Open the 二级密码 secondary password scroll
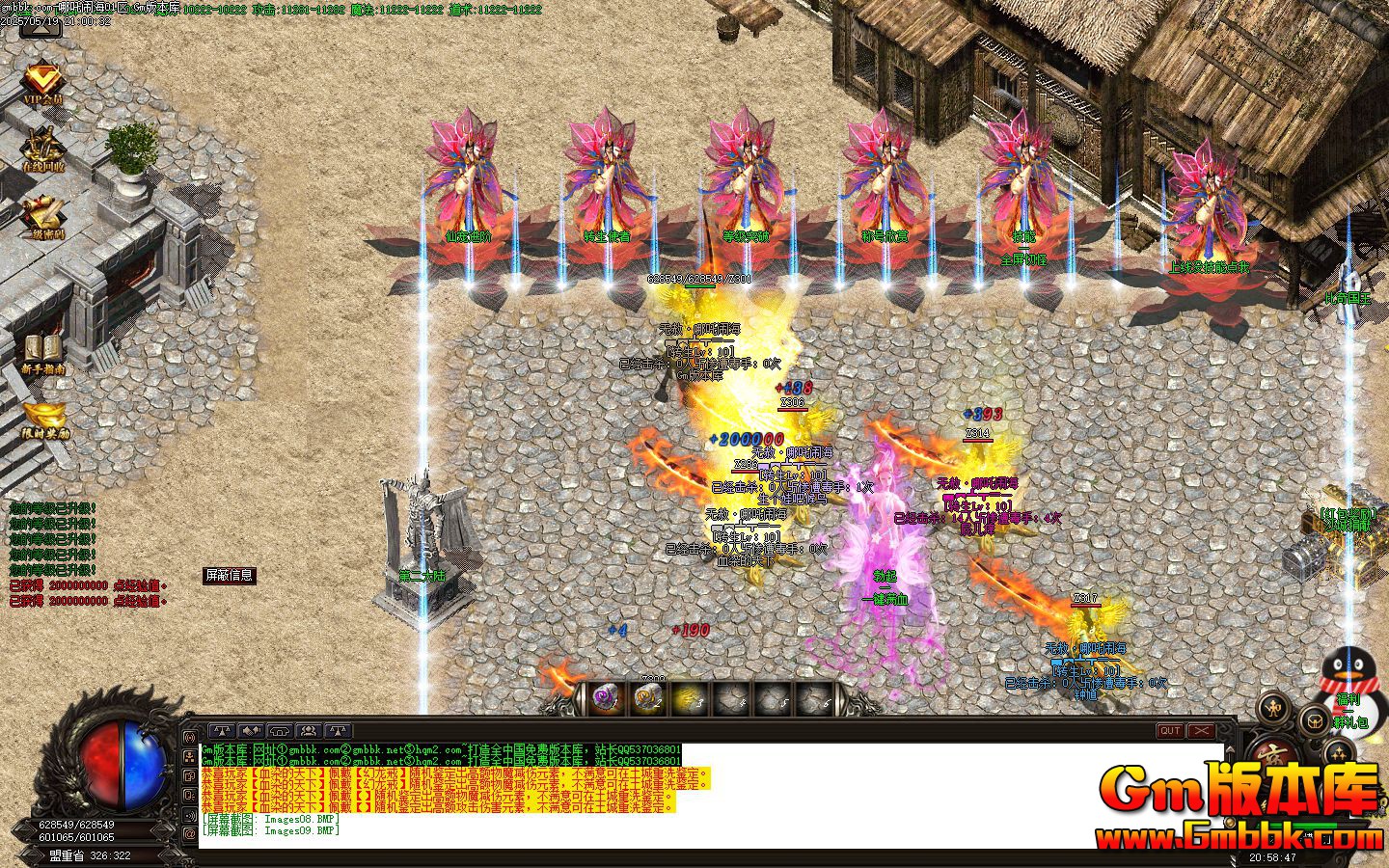The image size is (1389, 868). pyautogui.click(x=43, y=217)
